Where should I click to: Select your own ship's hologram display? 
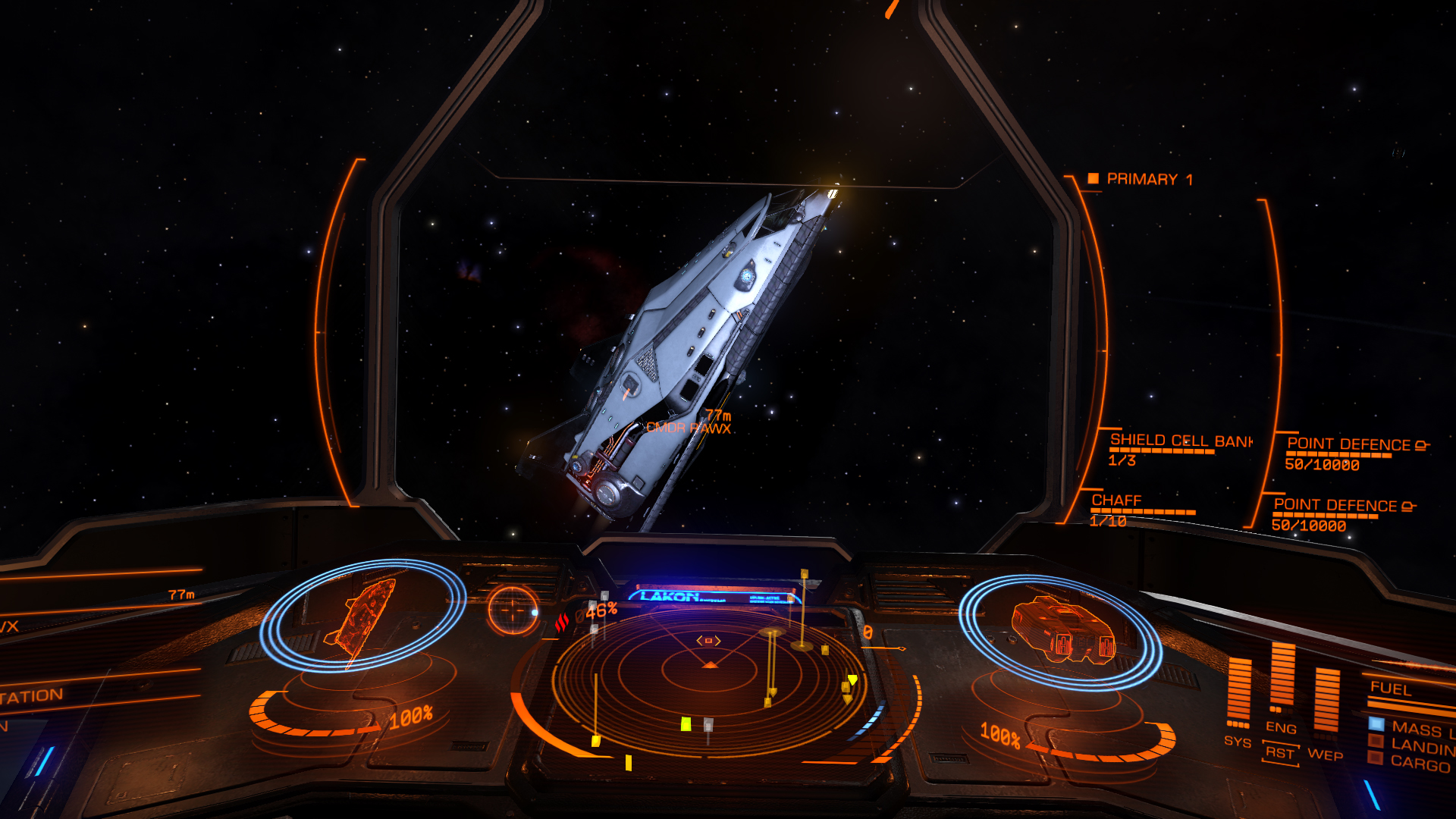pos(1062,631)
